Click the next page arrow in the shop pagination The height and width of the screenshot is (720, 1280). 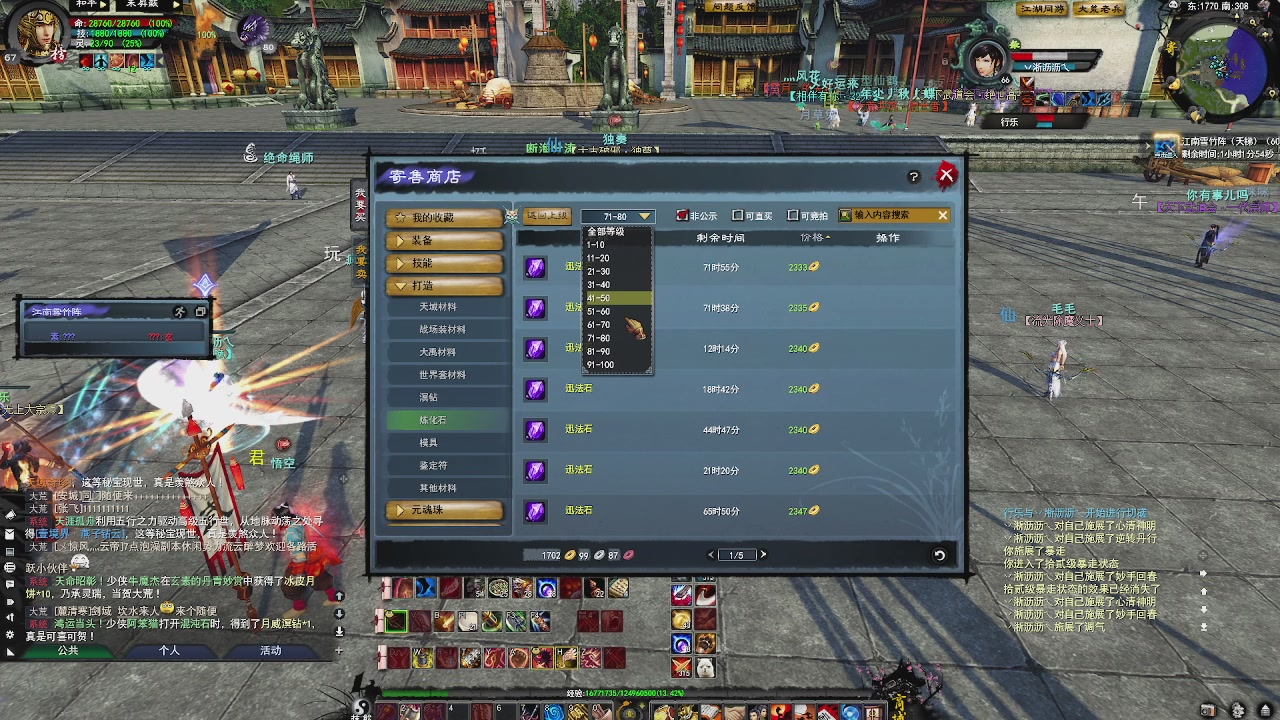click(762, 553)
